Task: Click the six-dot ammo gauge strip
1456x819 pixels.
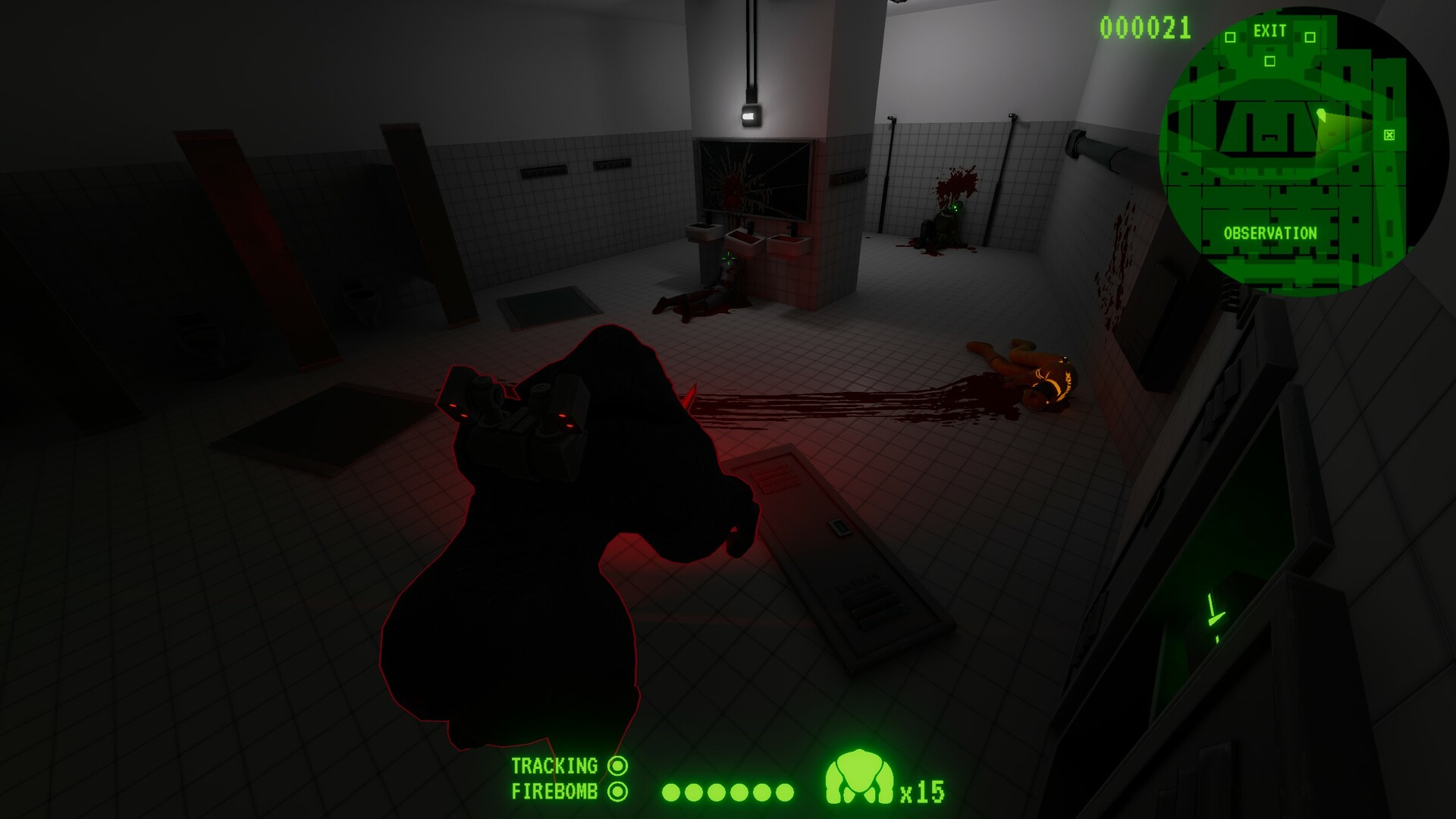Action: 728,791
